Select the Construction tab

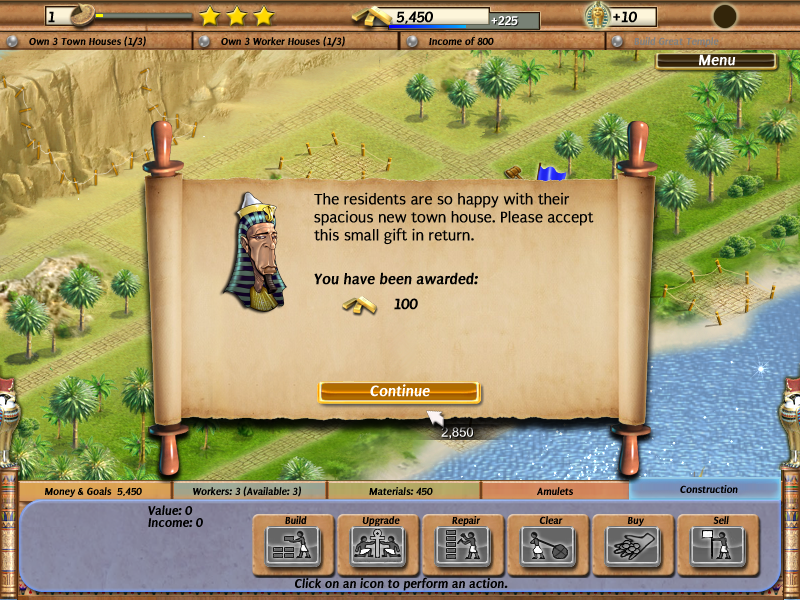[x=708, y=490]
